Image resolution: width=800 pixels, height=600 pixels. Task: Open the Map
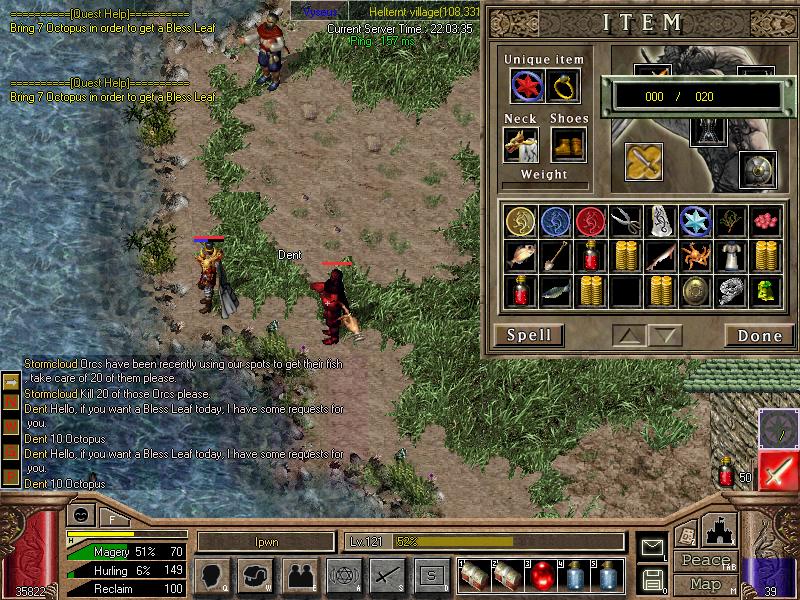[x=705, y=583]
